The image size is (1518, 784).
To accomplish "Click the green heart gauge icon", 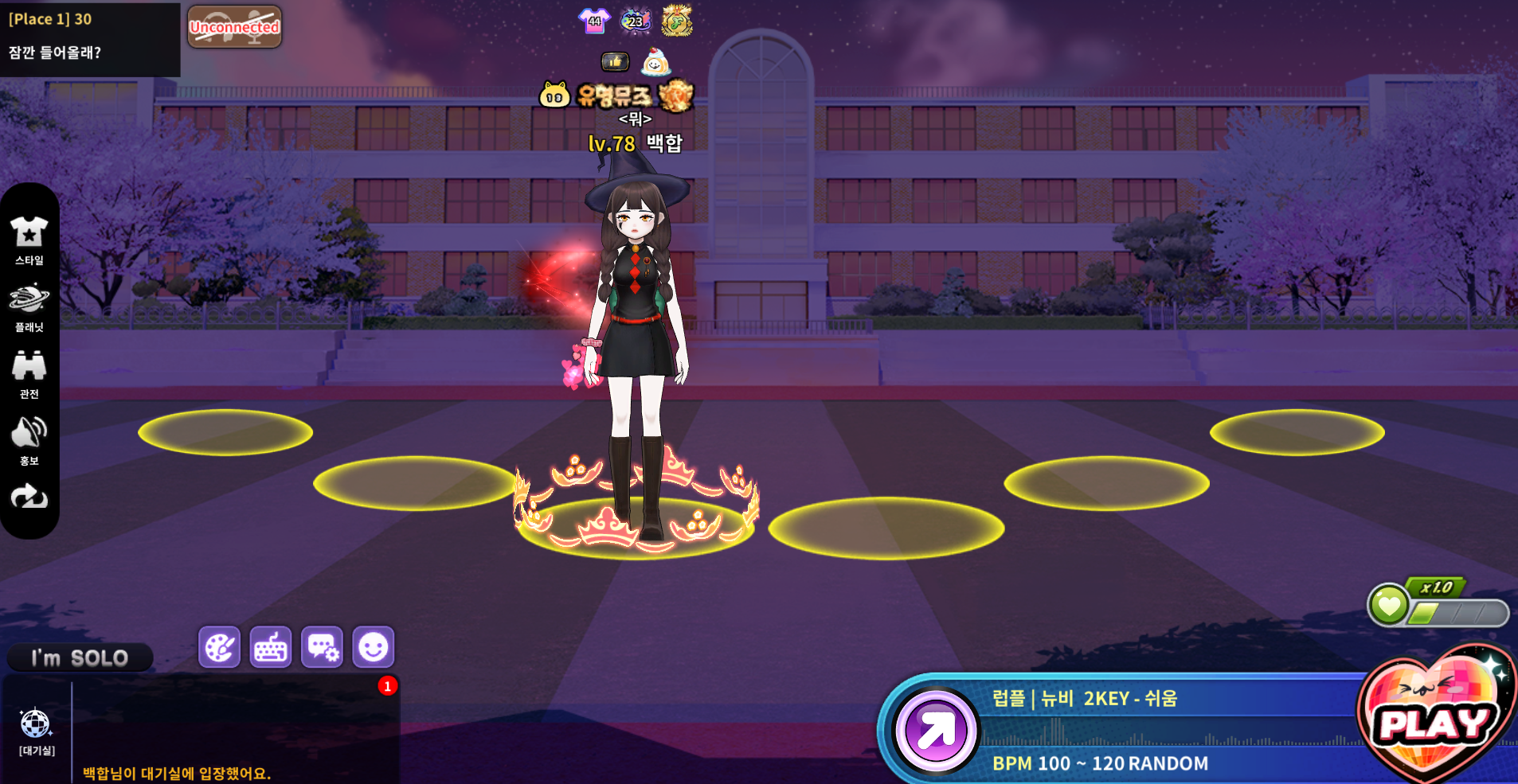I will point(1389,605).
